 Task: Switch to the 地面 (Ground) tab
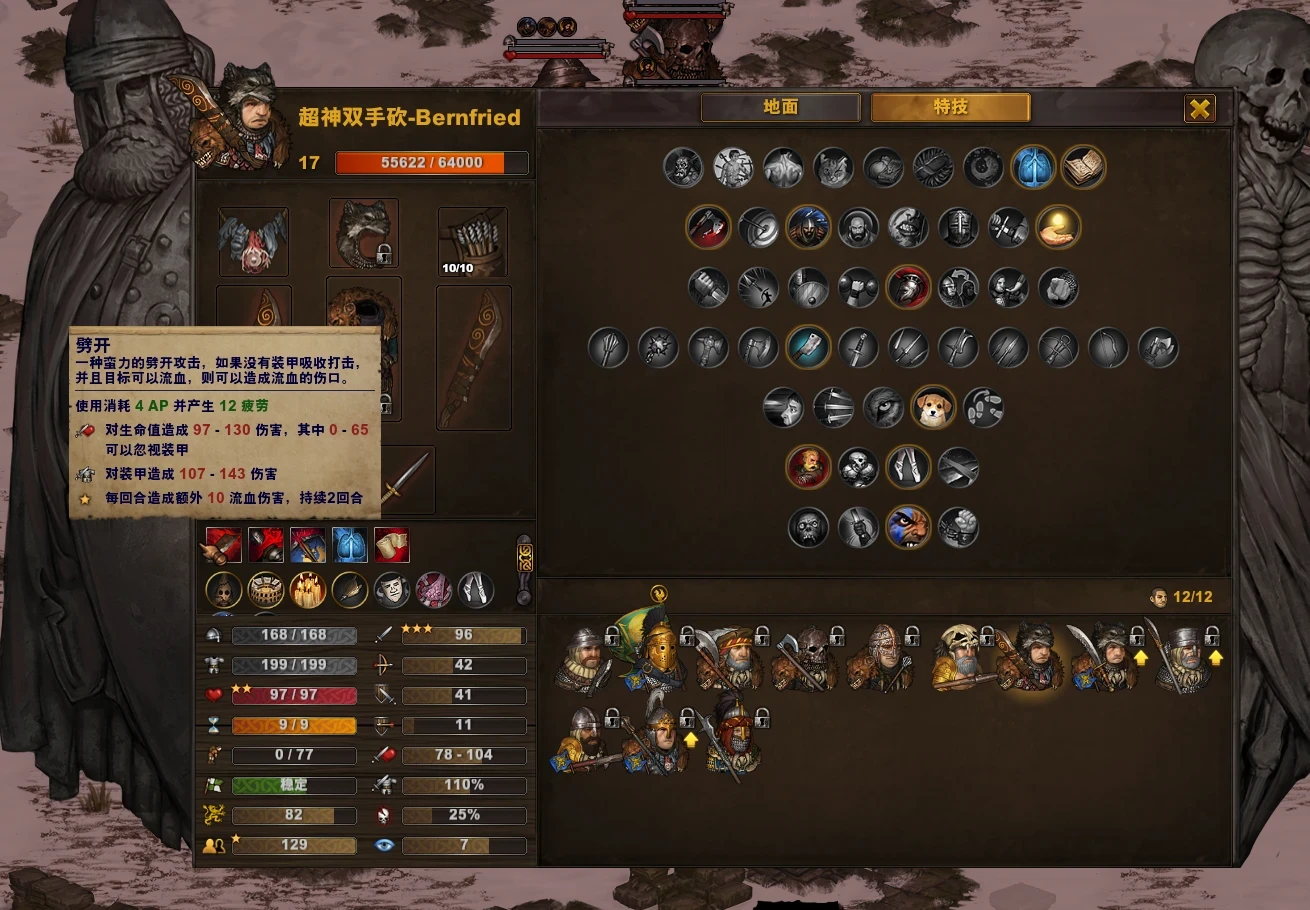pos(780,107)
